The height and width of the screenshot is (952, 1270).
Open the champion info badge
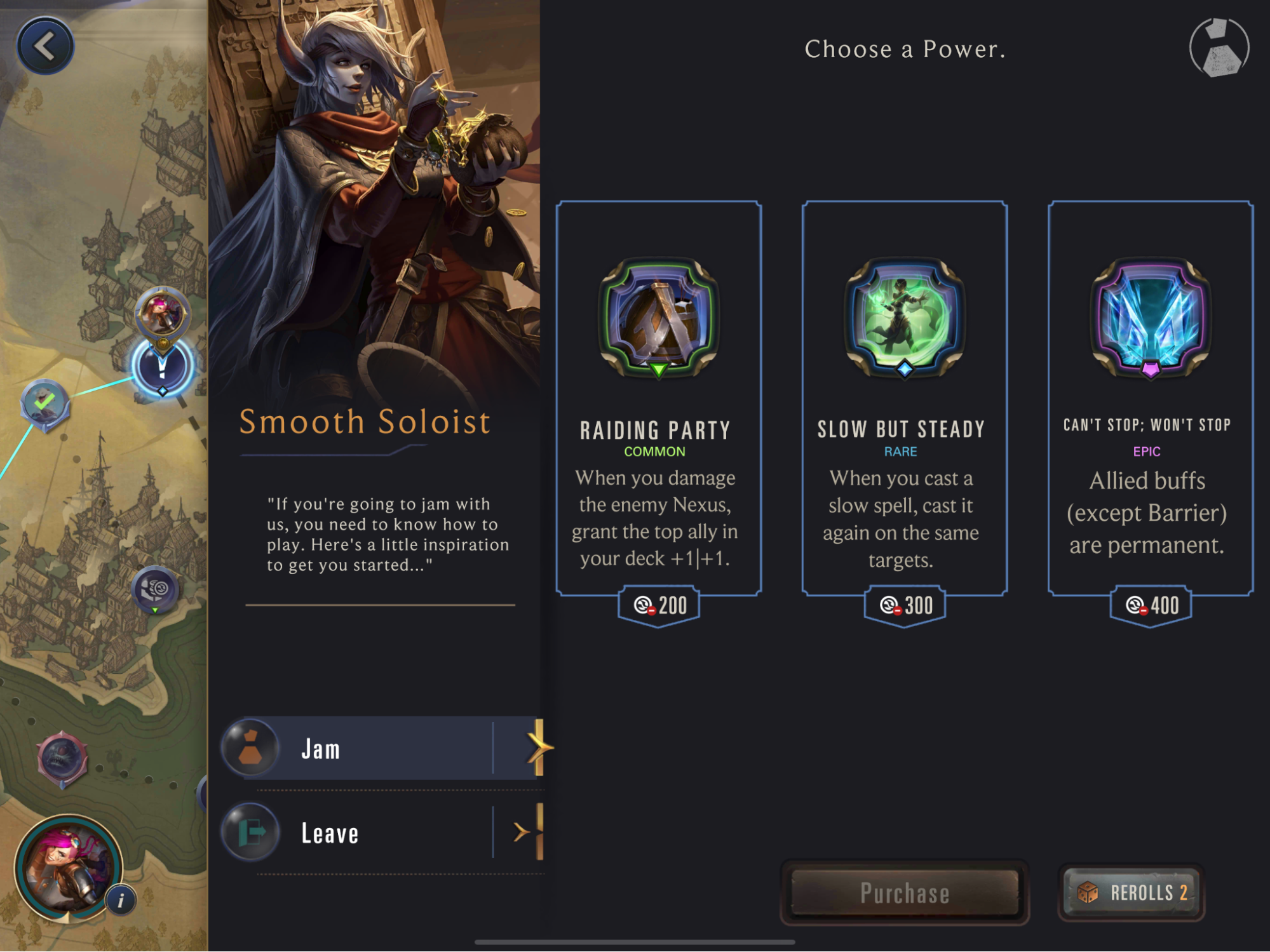click(121, 899)
